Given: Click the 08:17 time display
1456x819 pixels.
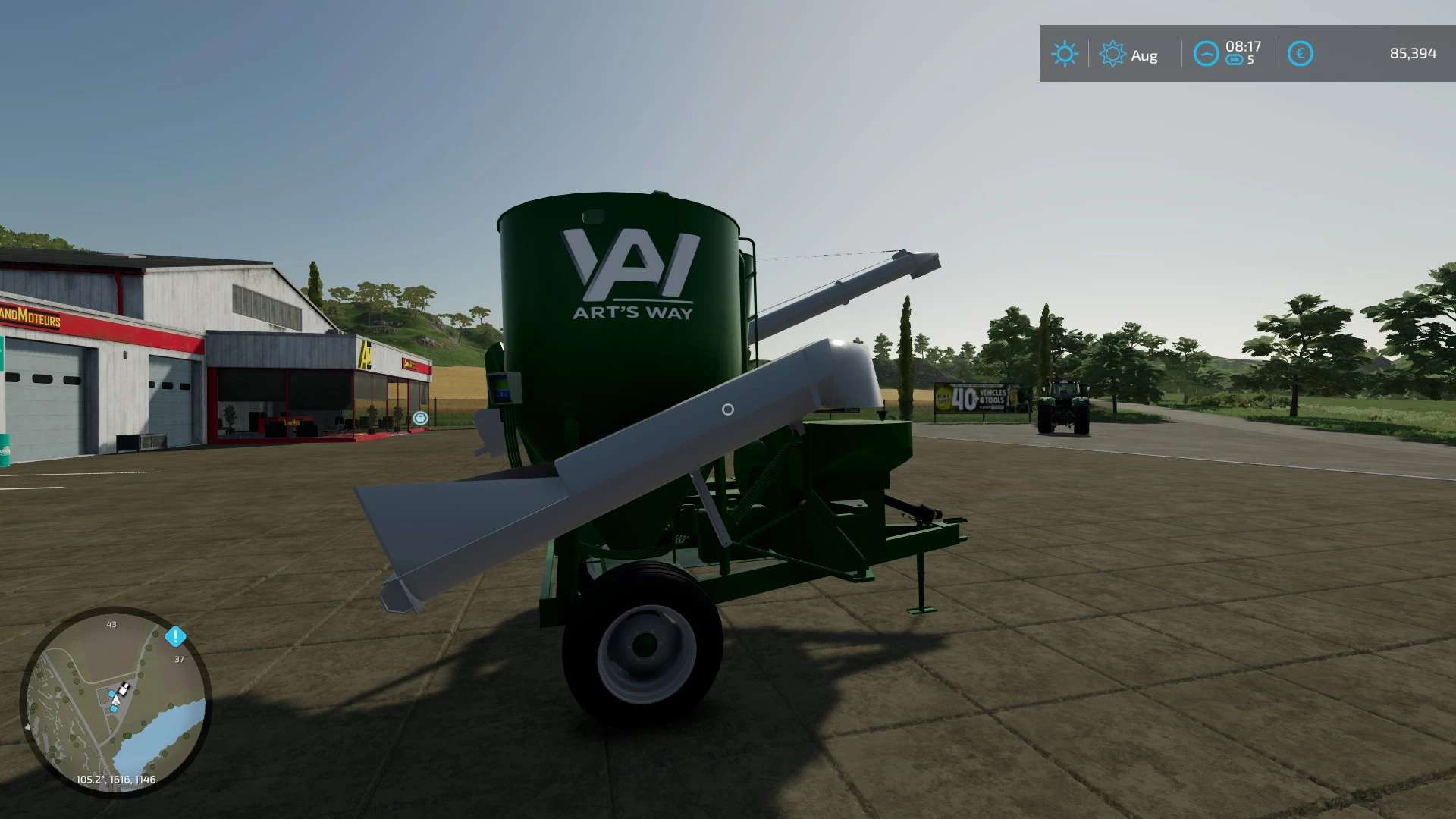Looking at the screenshot, I should pos(1242,45).
